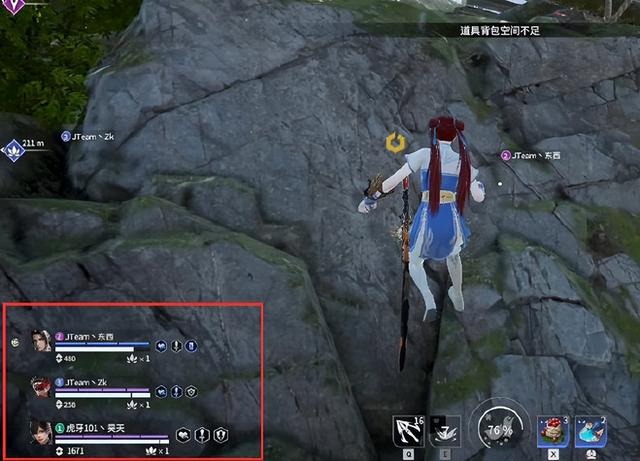The width and height of the screenshot is (640, 461).
Task: Use the red mushroom item slot
Action: [x=552, y=431]
